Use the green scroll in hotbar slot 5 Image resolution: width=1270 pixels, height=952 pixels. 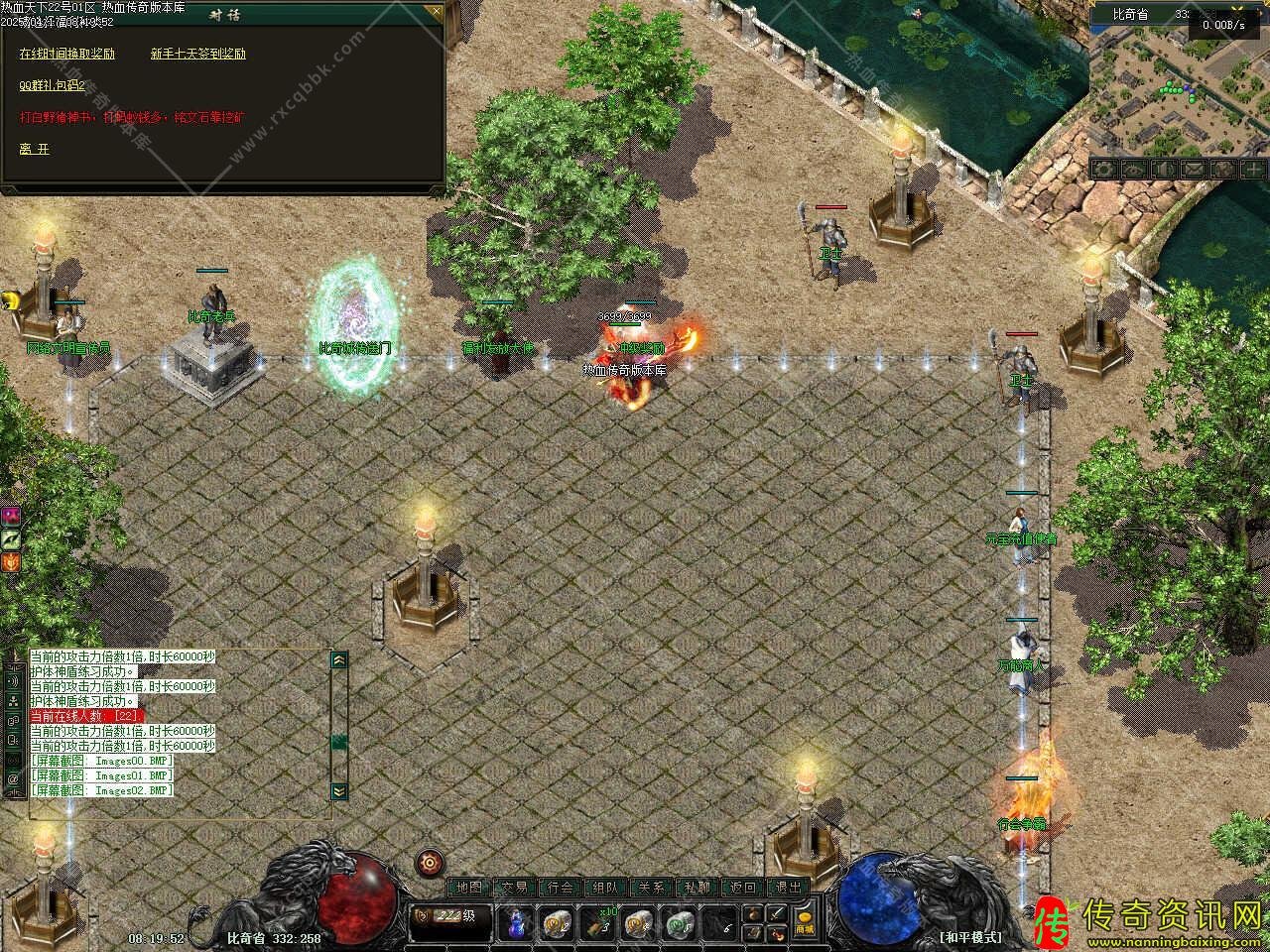(680, 924)
